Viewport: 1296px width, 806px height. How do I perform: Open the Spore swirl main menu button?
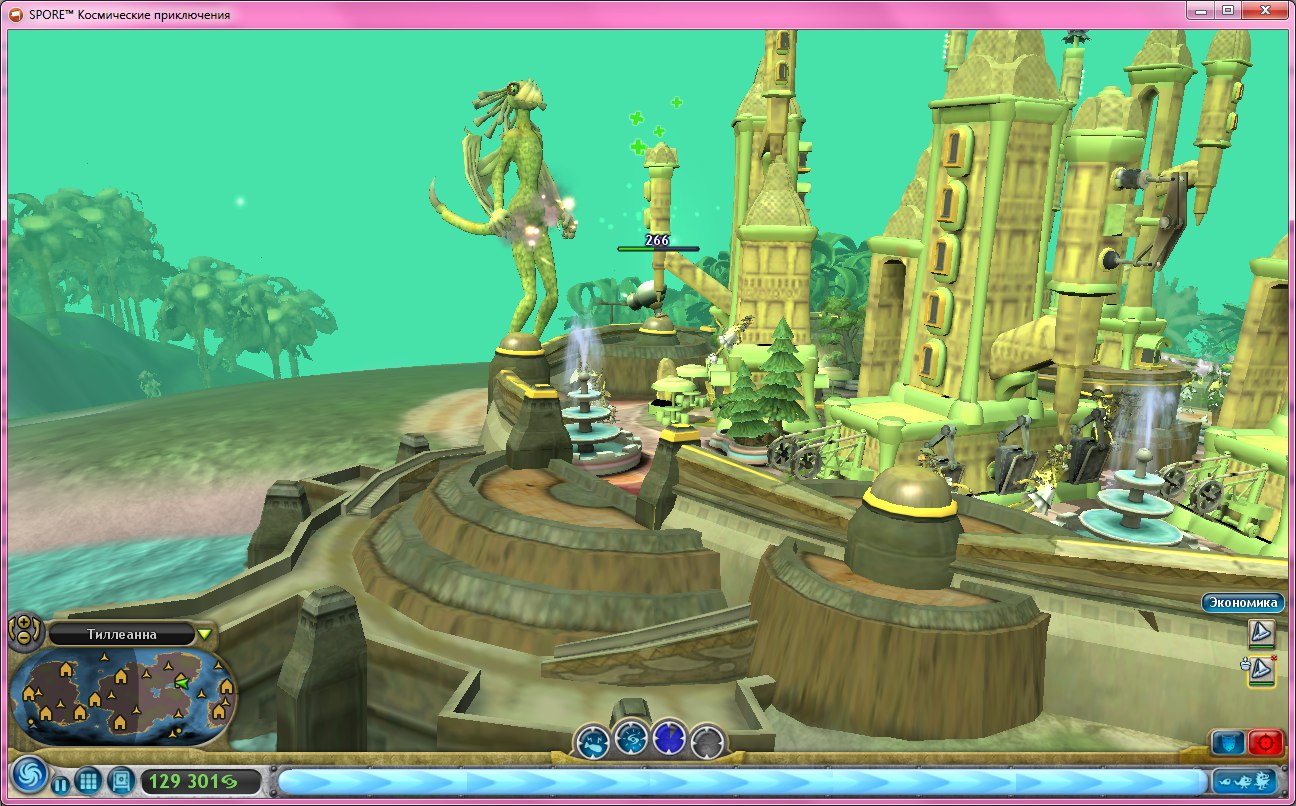(x=28, y=777)
